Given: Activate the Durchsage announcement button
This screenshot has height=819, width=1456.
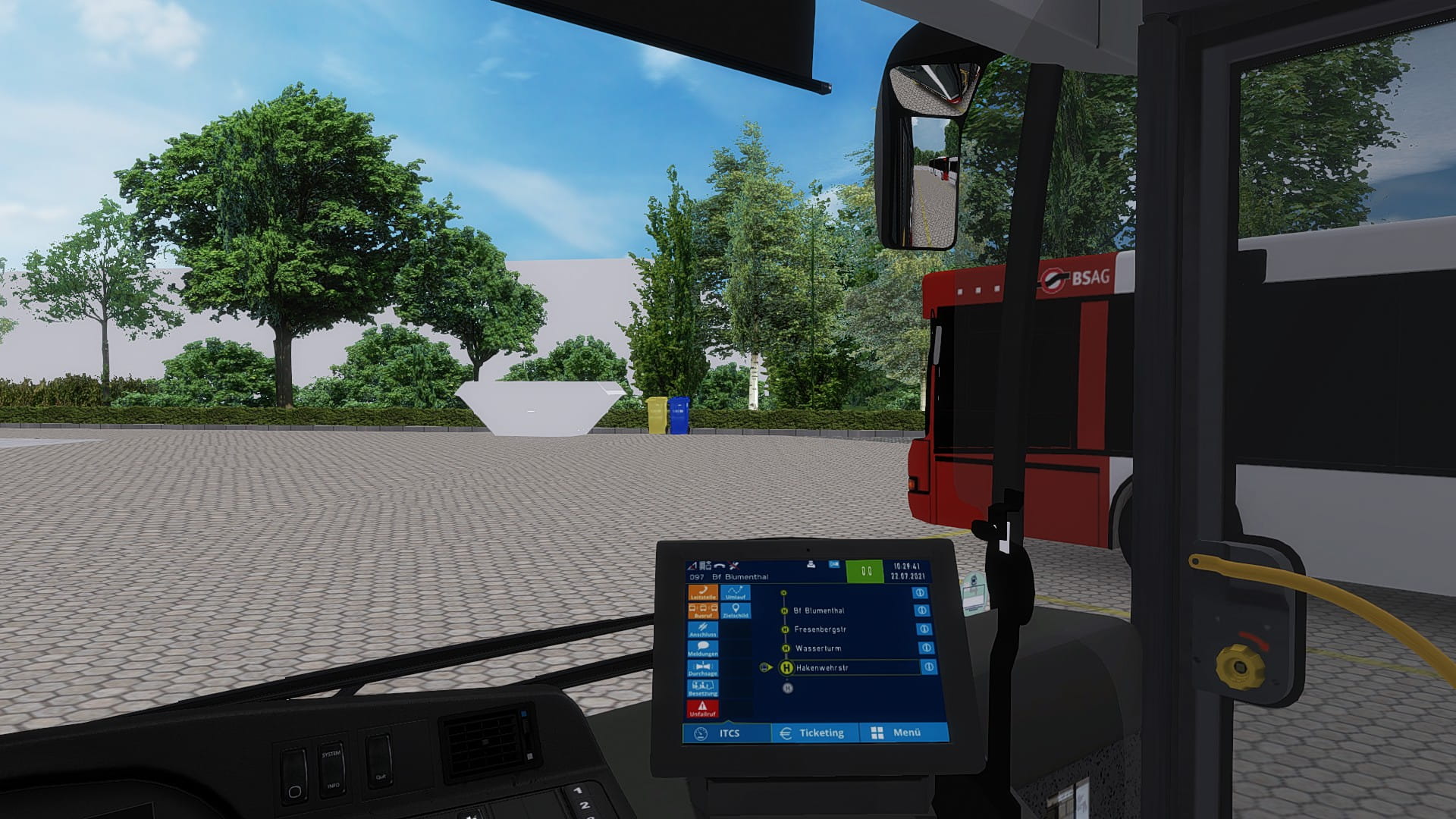Looking at the screenshot, I should 702,669.
